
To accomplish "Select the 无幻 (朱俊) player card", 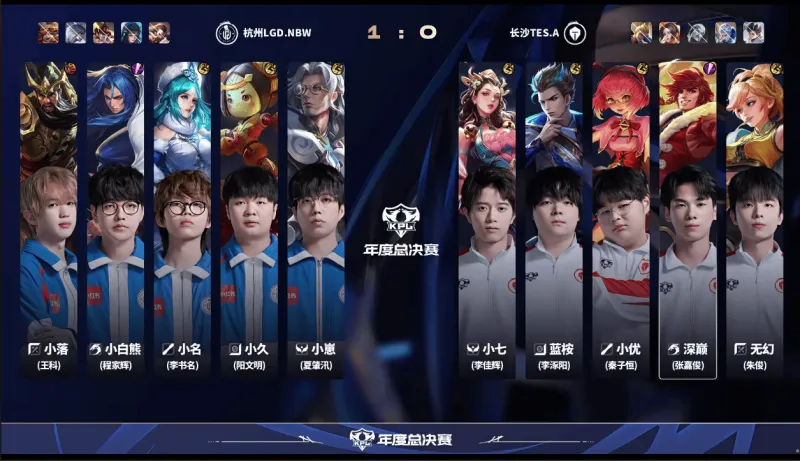I will tap(755, 220).
